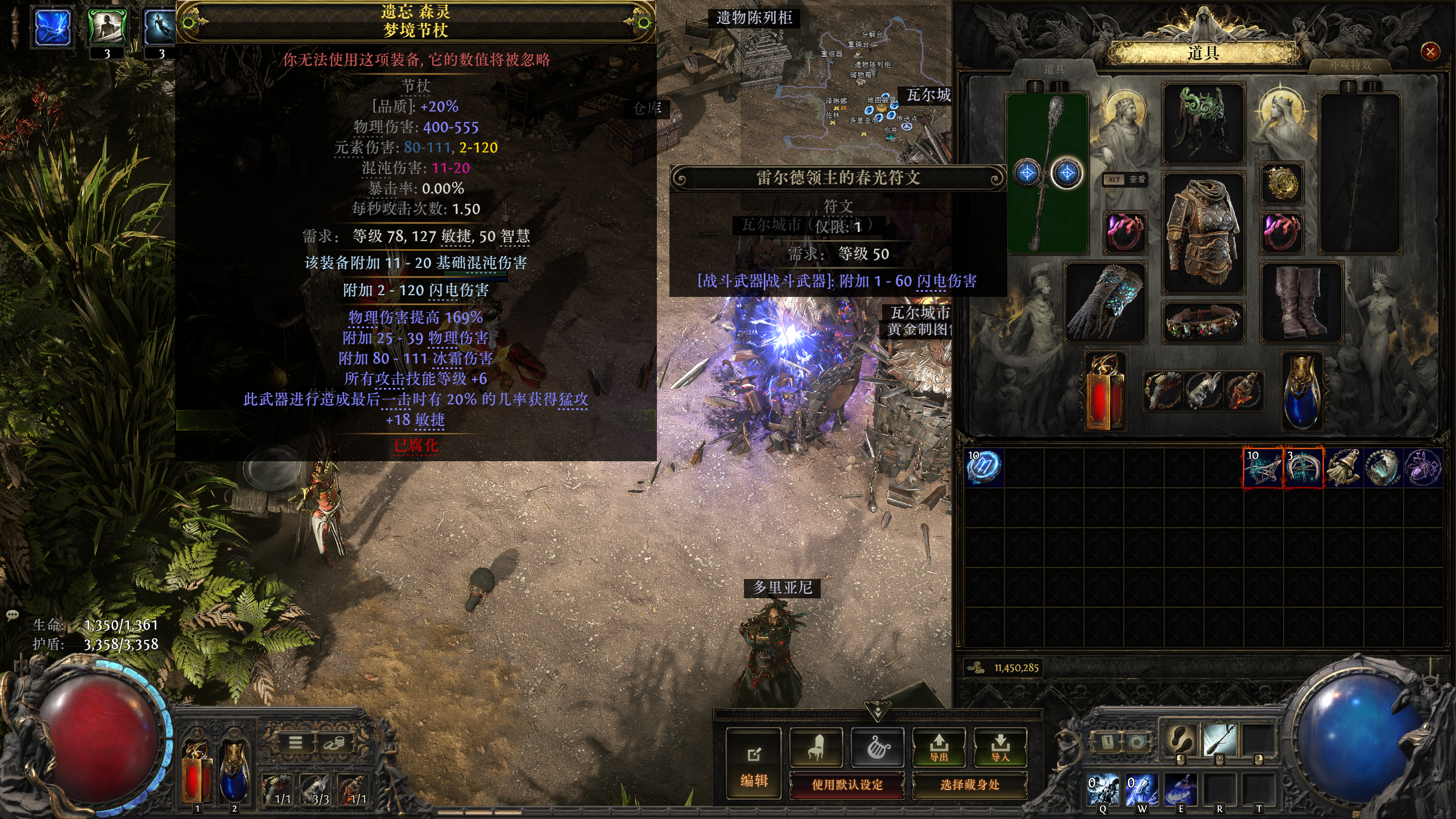Select the purple spider item in the inventory
This screenshot has width=1456, height=819.
[x=1422, y=468]
